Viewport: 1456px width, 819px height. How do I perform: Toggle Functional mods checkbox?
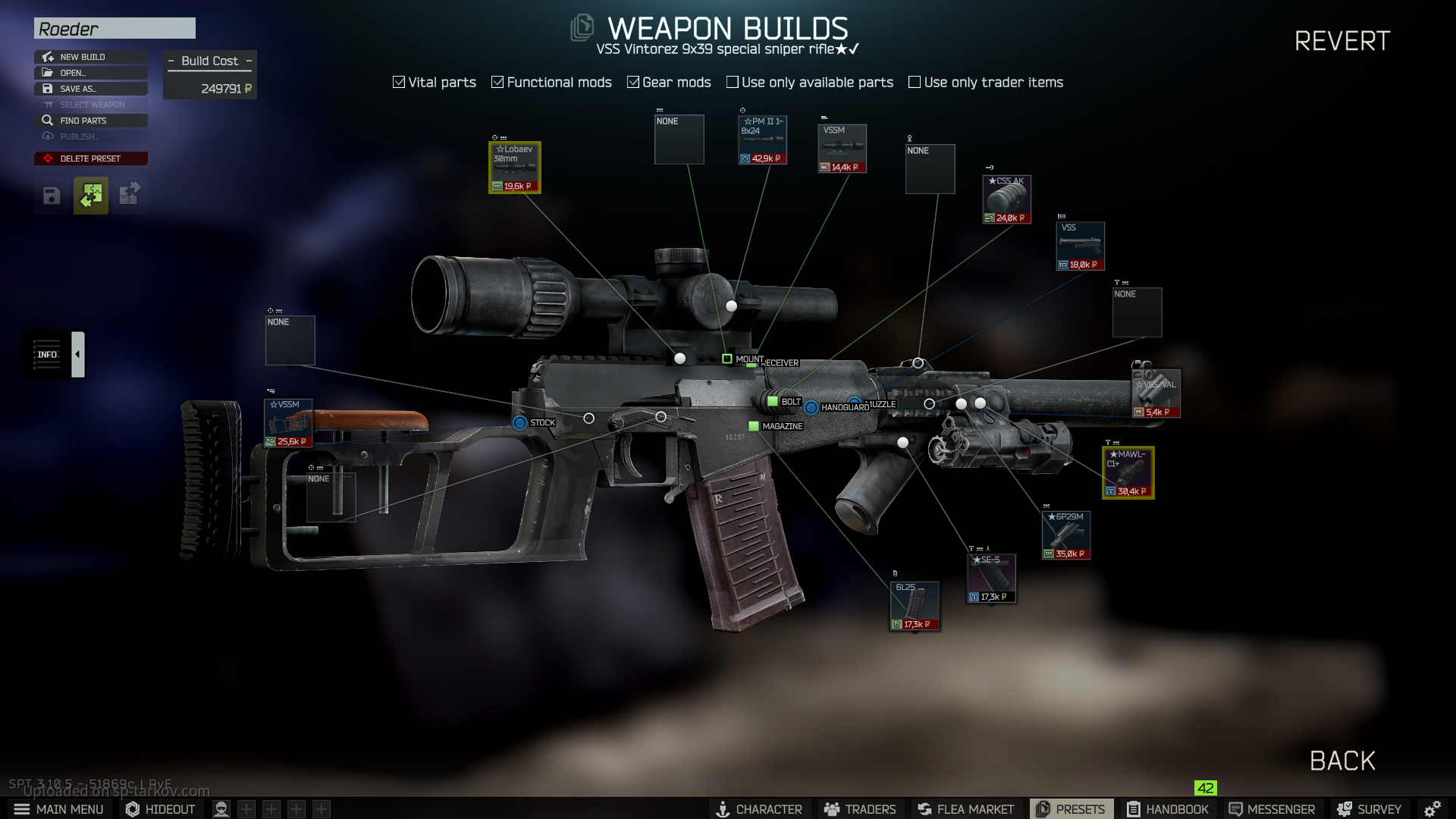coord(497,82)
